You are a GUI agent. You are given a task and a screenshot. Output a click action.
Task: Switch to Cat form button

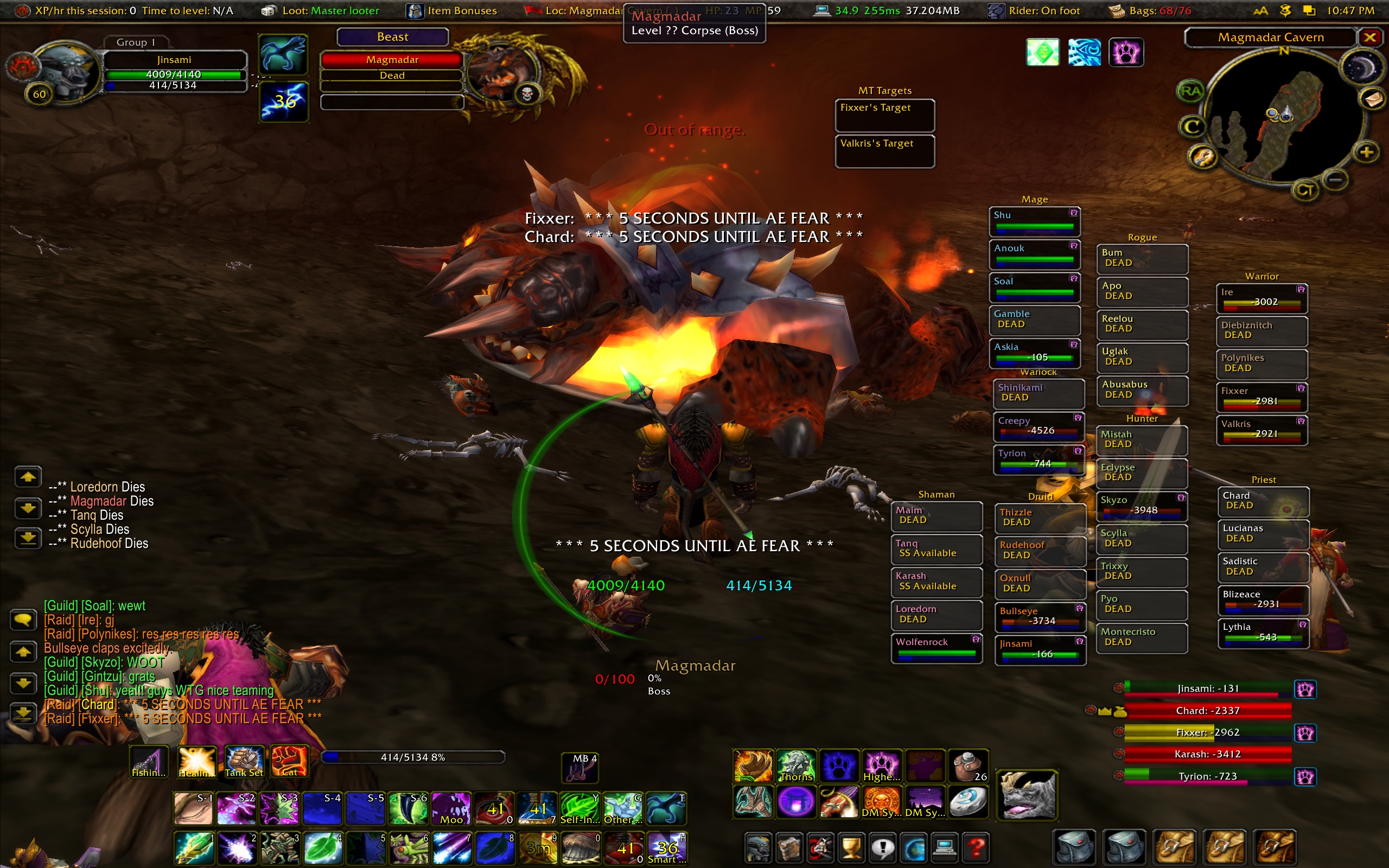tap(289, 762)
